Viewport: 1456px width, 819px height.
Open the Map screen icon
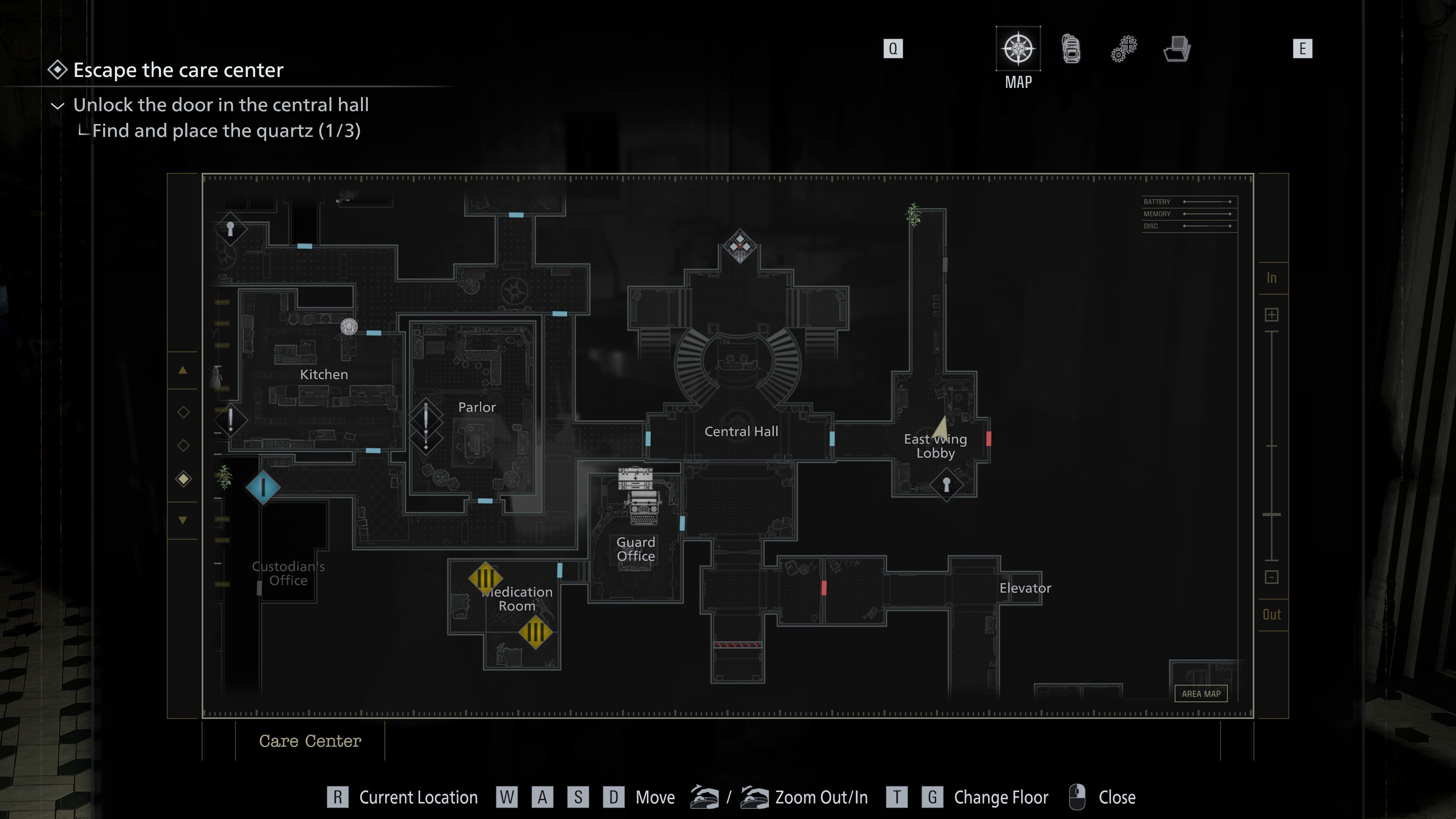coord(1018,50)
